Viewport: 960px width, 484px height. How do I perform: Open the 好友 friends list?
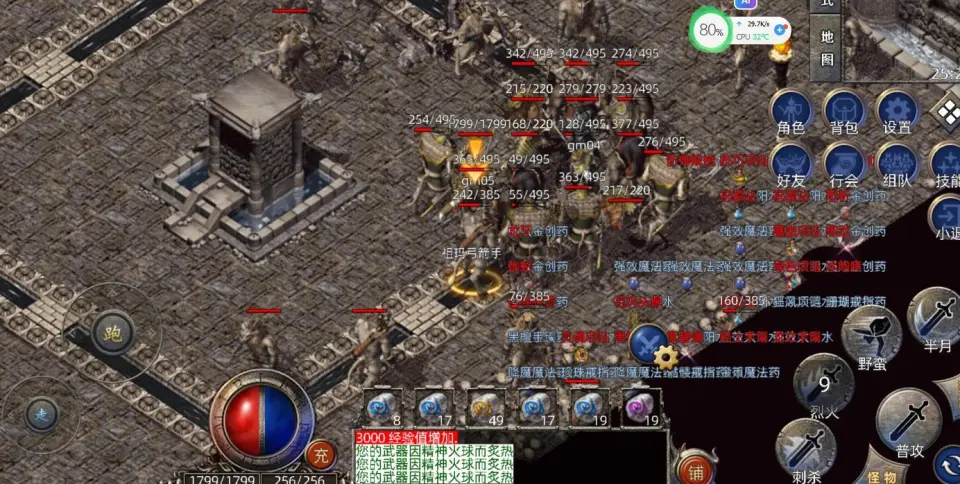(x=791, y=165)
